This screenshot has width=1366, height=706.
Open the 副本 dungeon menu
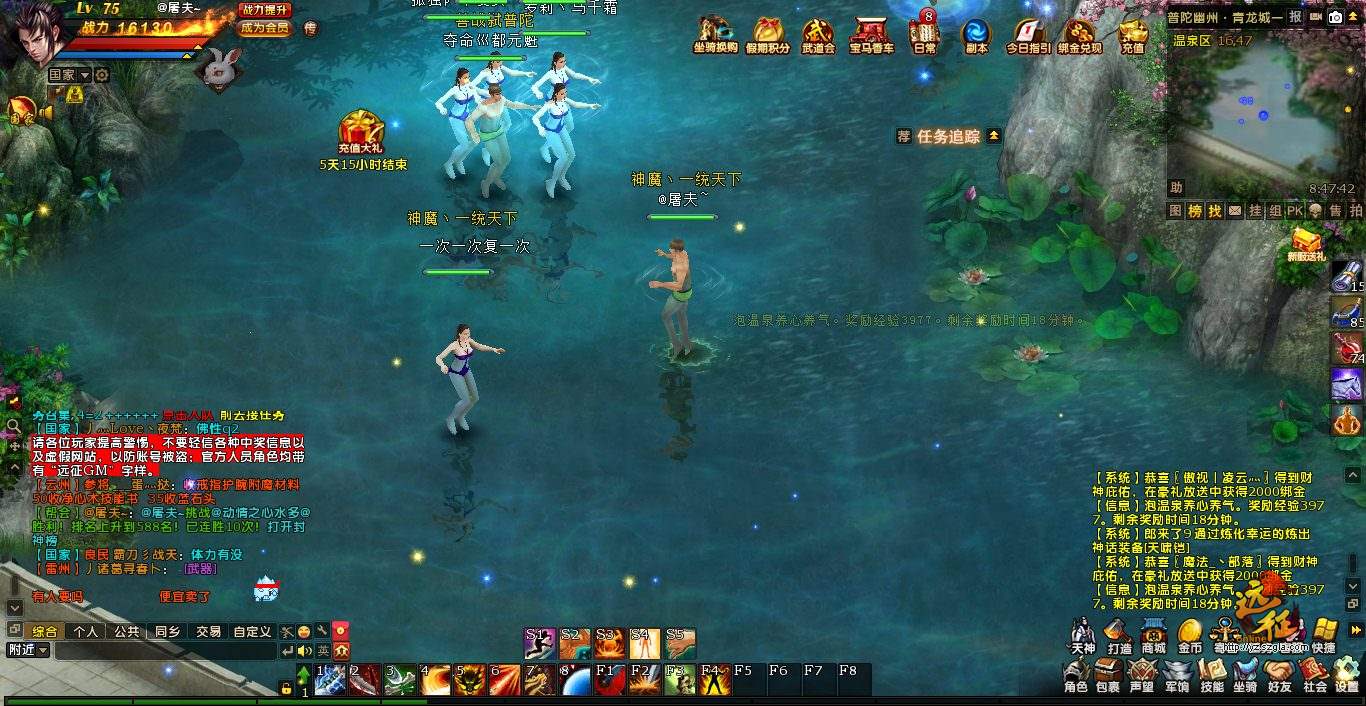pos(976,33)
